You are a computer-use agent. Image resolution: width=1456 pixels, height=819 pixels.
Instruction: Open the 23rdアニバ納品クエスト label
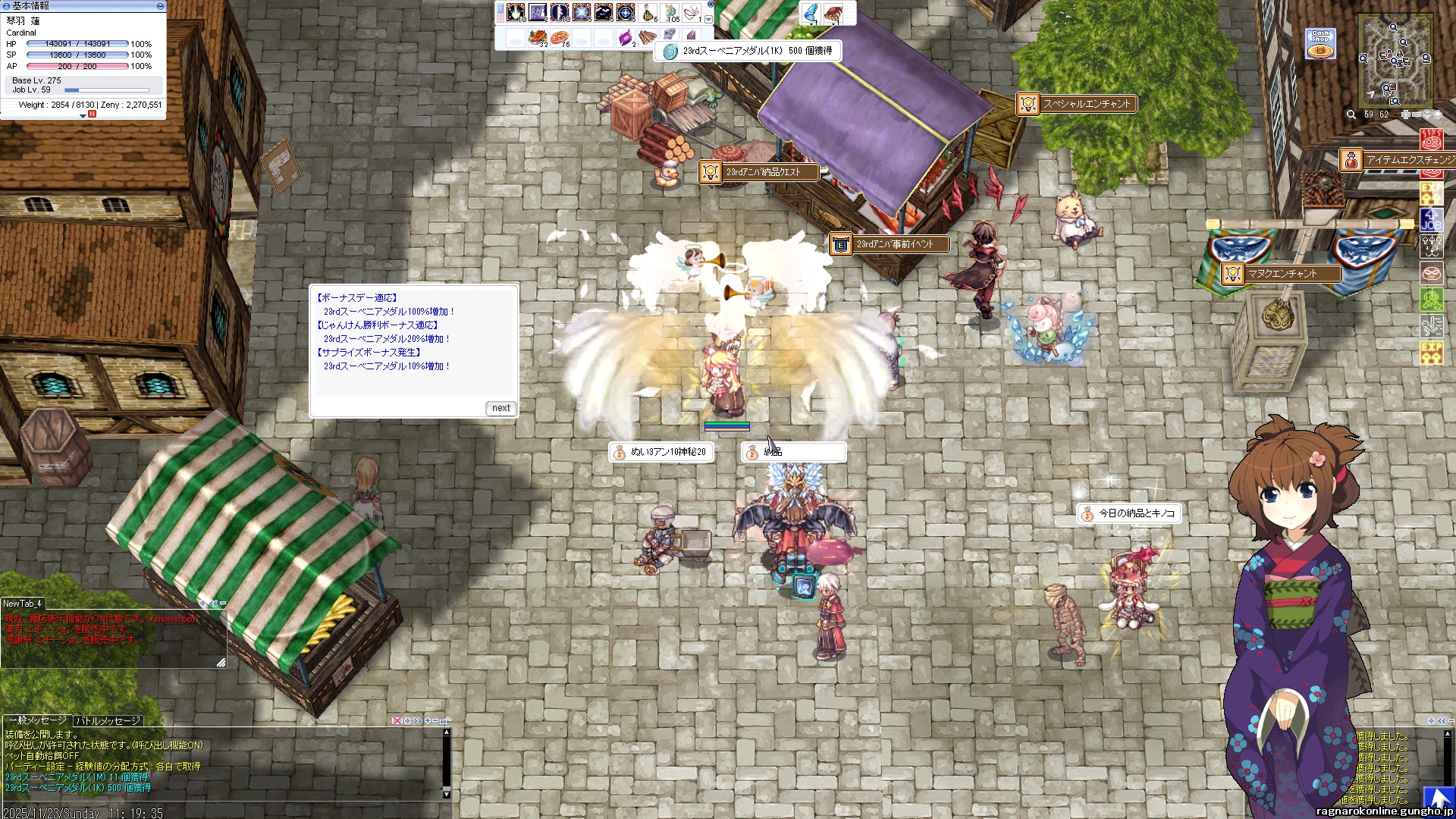(x=759, y=172)
